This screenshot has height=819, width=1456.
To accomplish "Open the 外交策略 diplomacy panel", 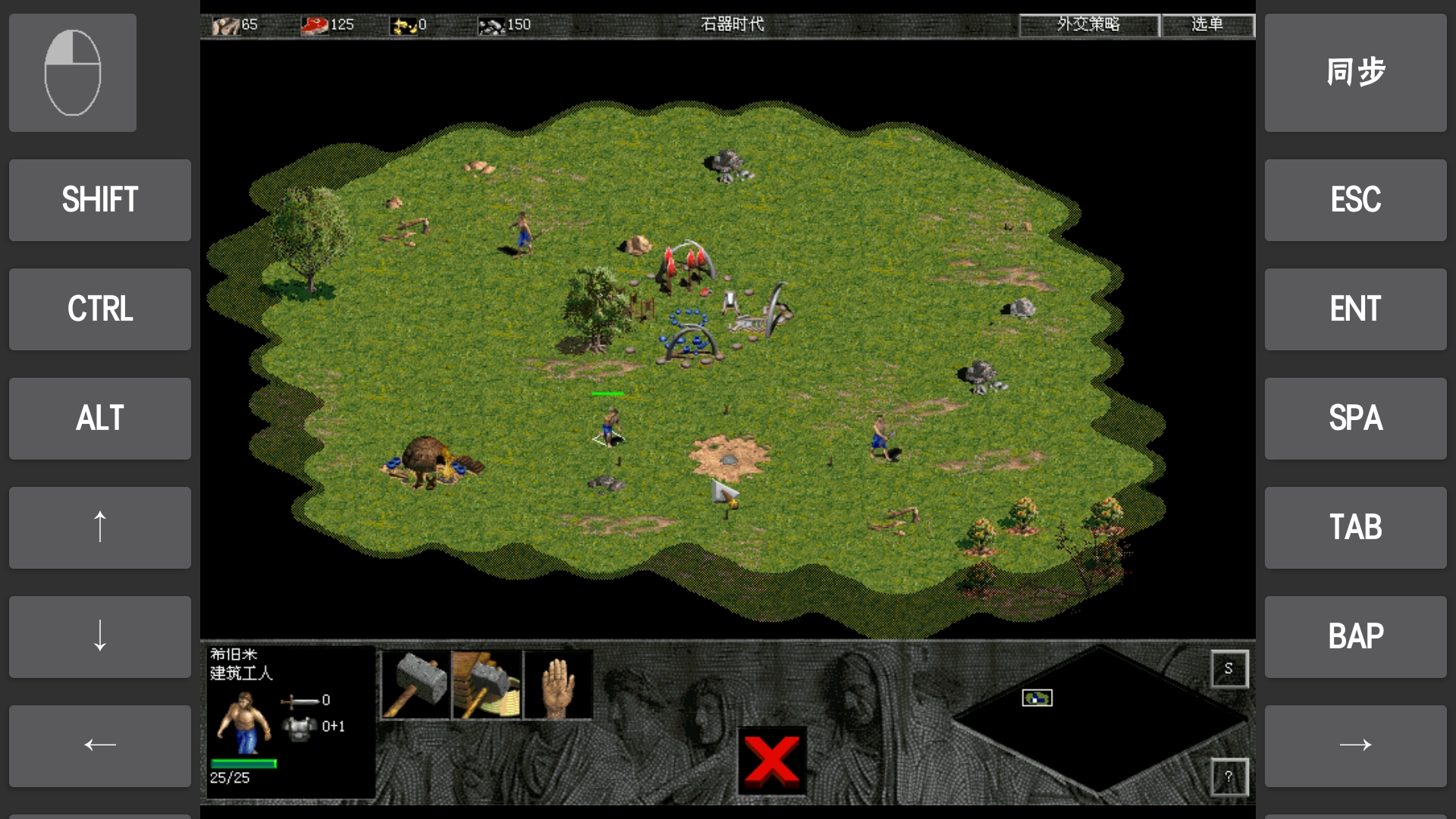I will click(1089, 24).
